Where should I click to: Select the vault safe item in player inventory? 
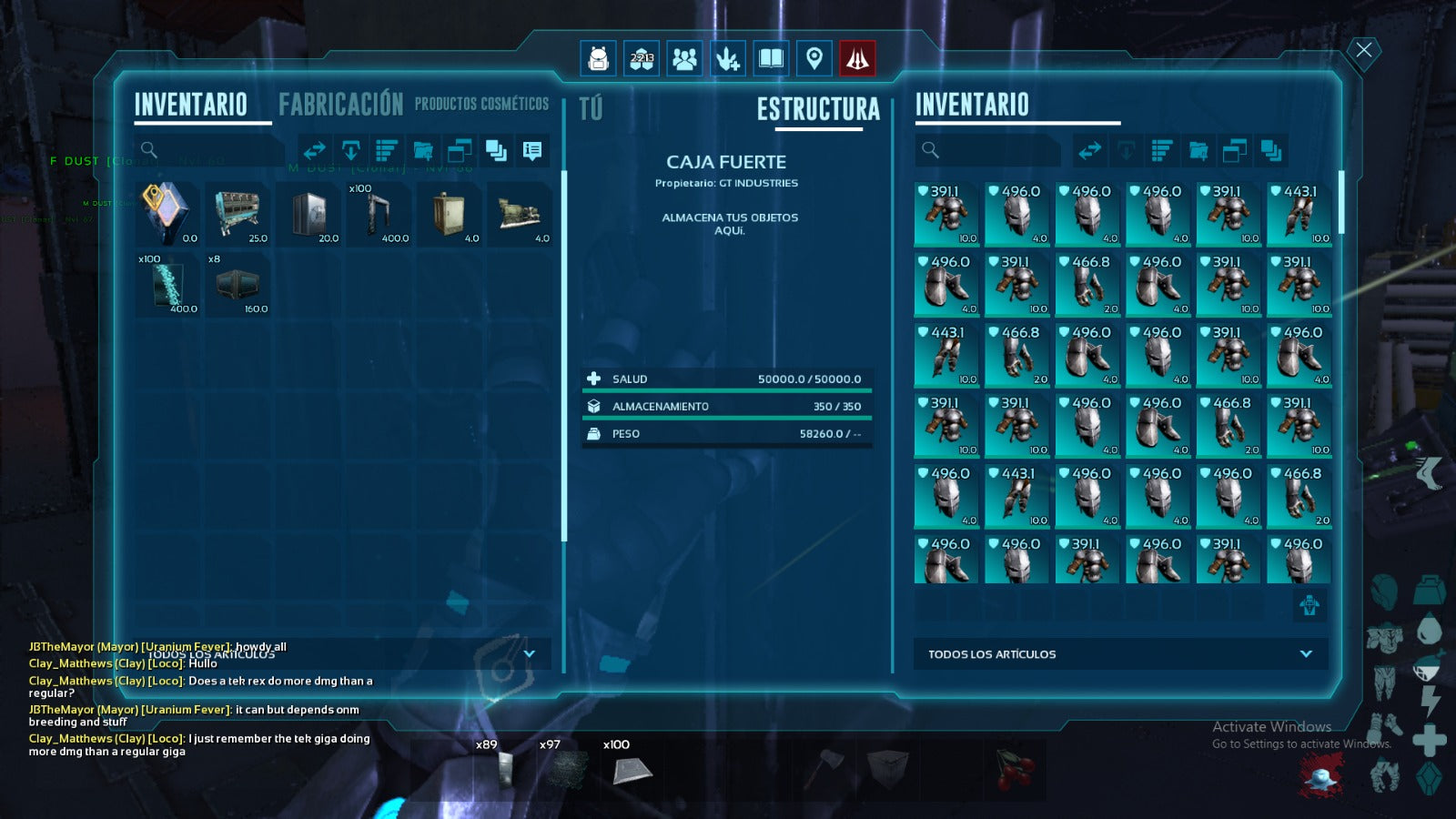[x=310, y=214]
